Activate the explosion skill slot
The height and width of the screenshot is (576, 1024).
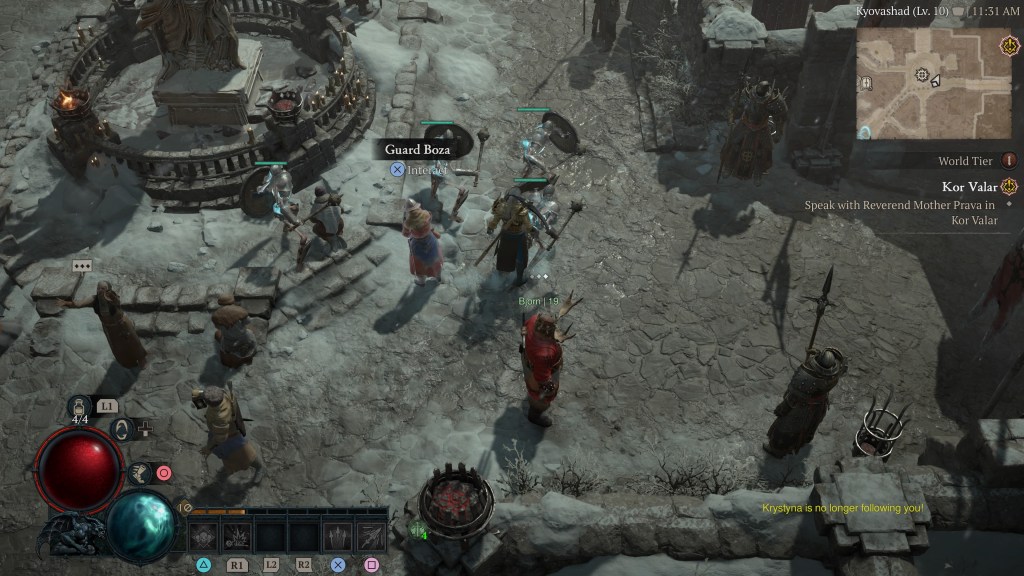pyautogui.click(x=237, y=536)
